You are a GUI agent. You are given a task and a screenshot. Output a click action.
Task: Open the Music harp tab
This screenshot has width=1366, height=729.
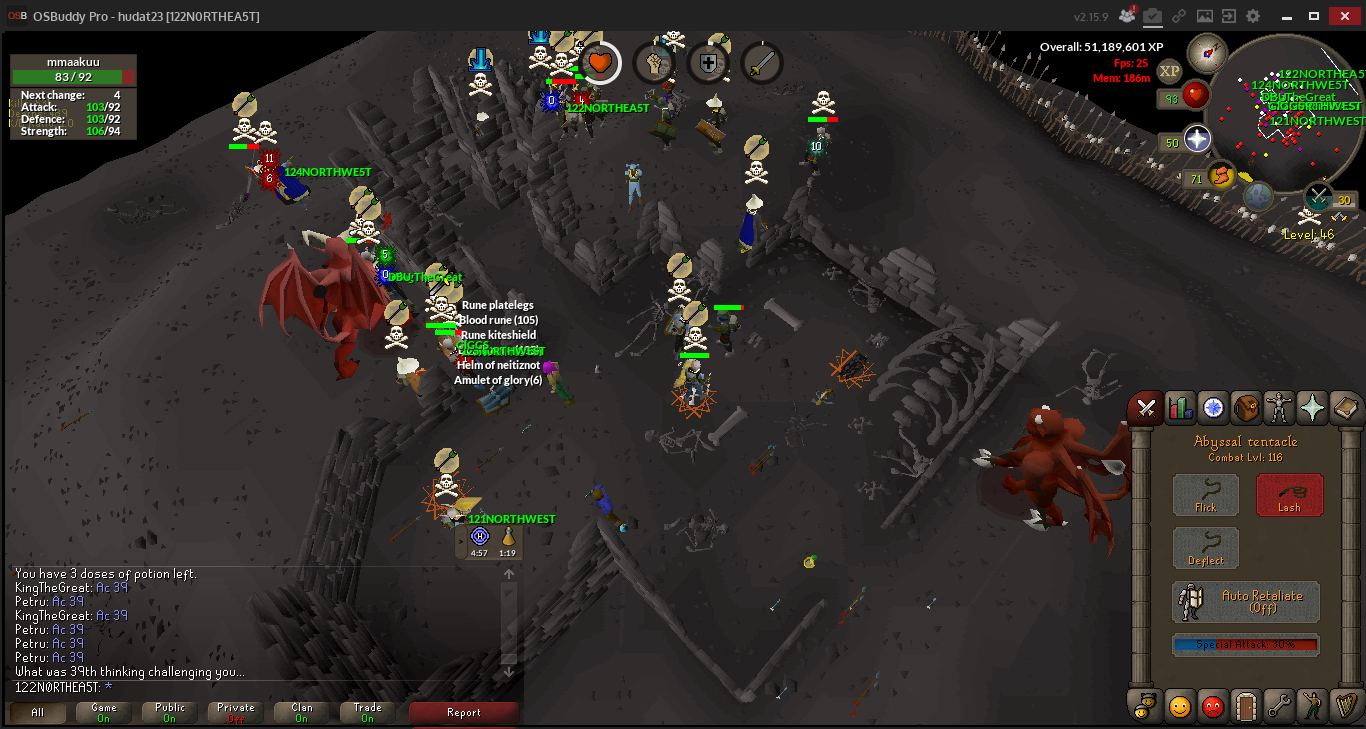click(1345, 706)
